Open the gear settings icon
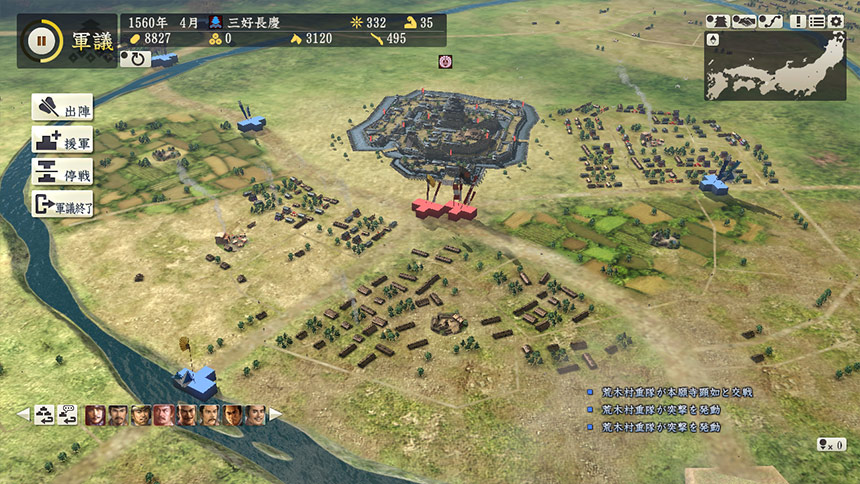The width and height of the screenshot is (860, 484). [x=836, y=21]
